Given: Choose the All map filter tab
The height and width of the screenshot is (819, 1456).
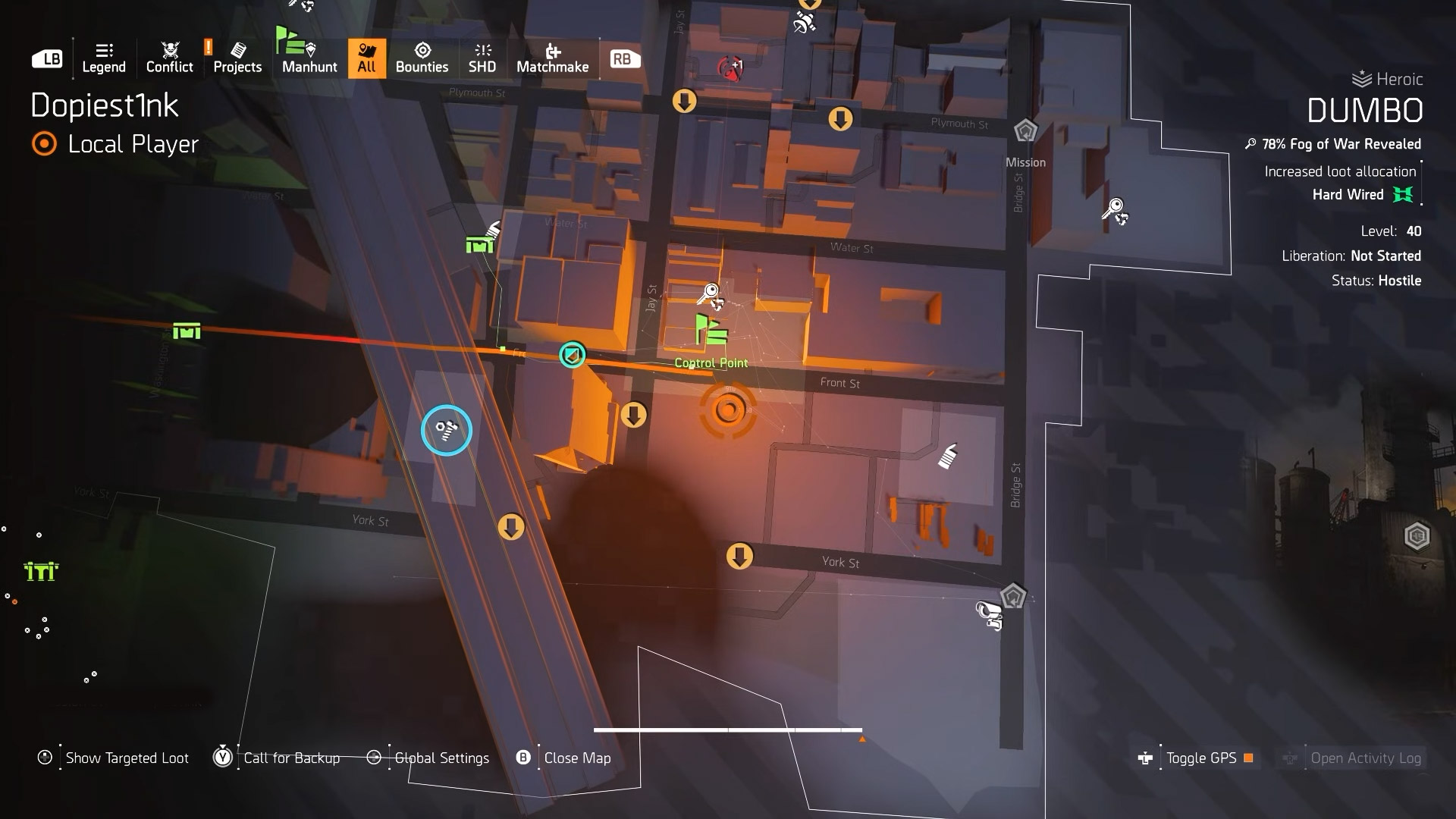Looking at the screenshot, I should click(x=366, y=58).
